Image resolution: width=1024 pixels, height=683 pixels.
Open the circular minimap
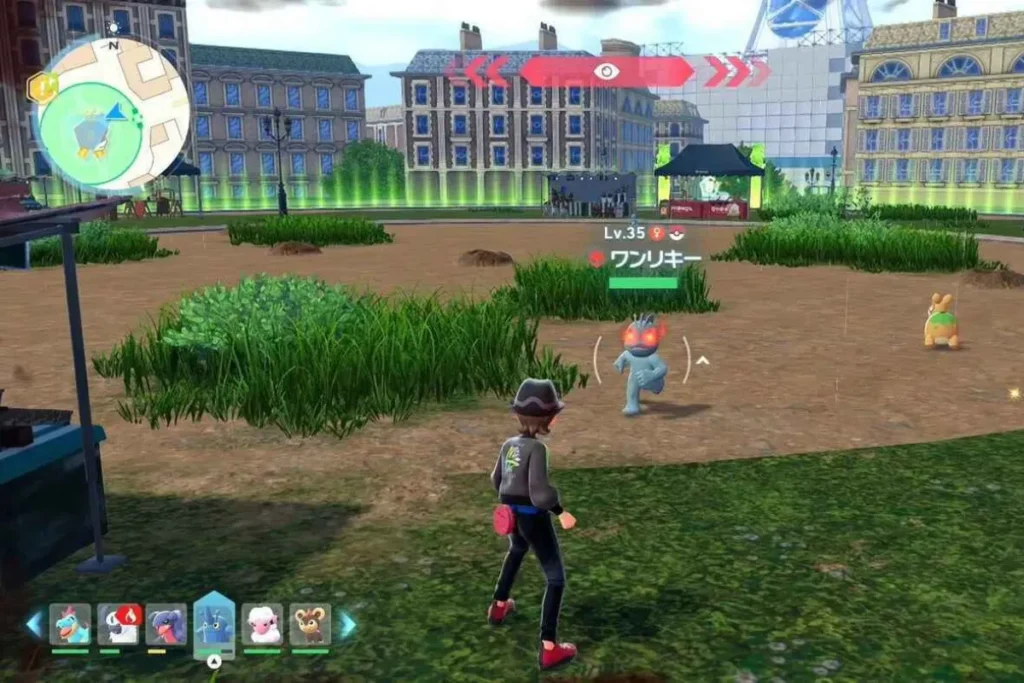coord(112,113)
